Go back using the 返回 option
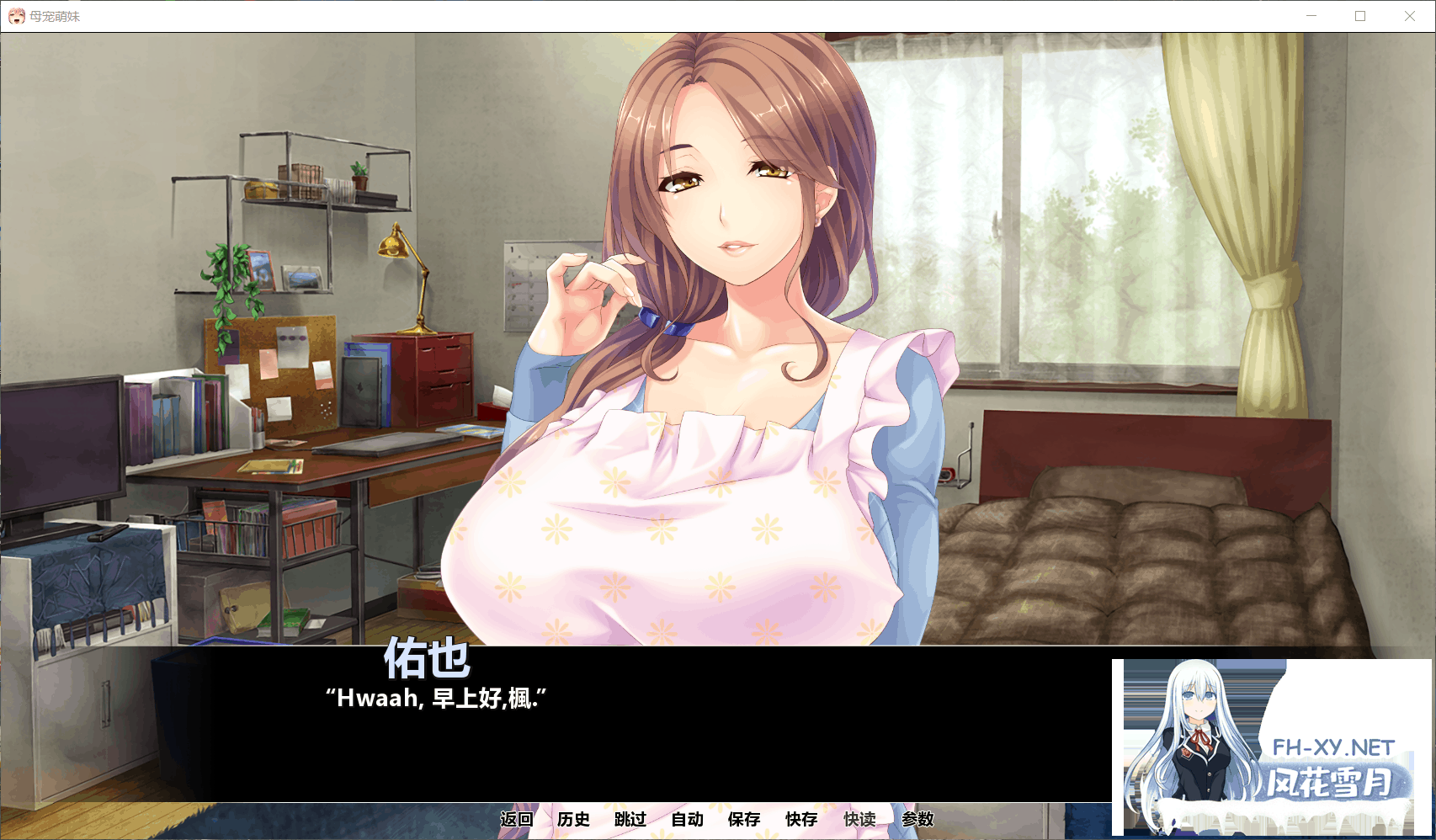 point(517,819)
